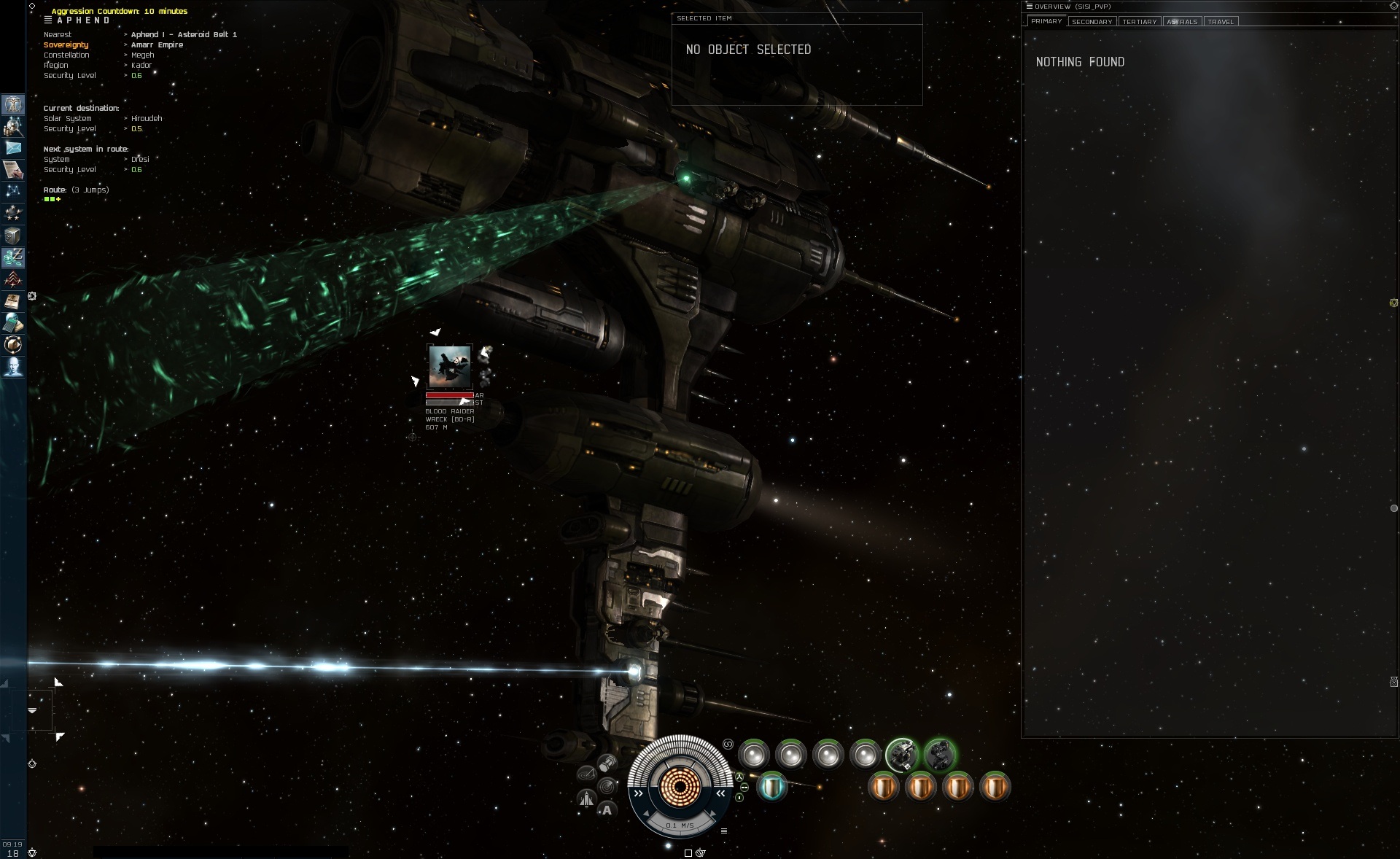Activate the blue-glowing shield module
This screenshot has width=1400, height=859.
tap(772, 787)
